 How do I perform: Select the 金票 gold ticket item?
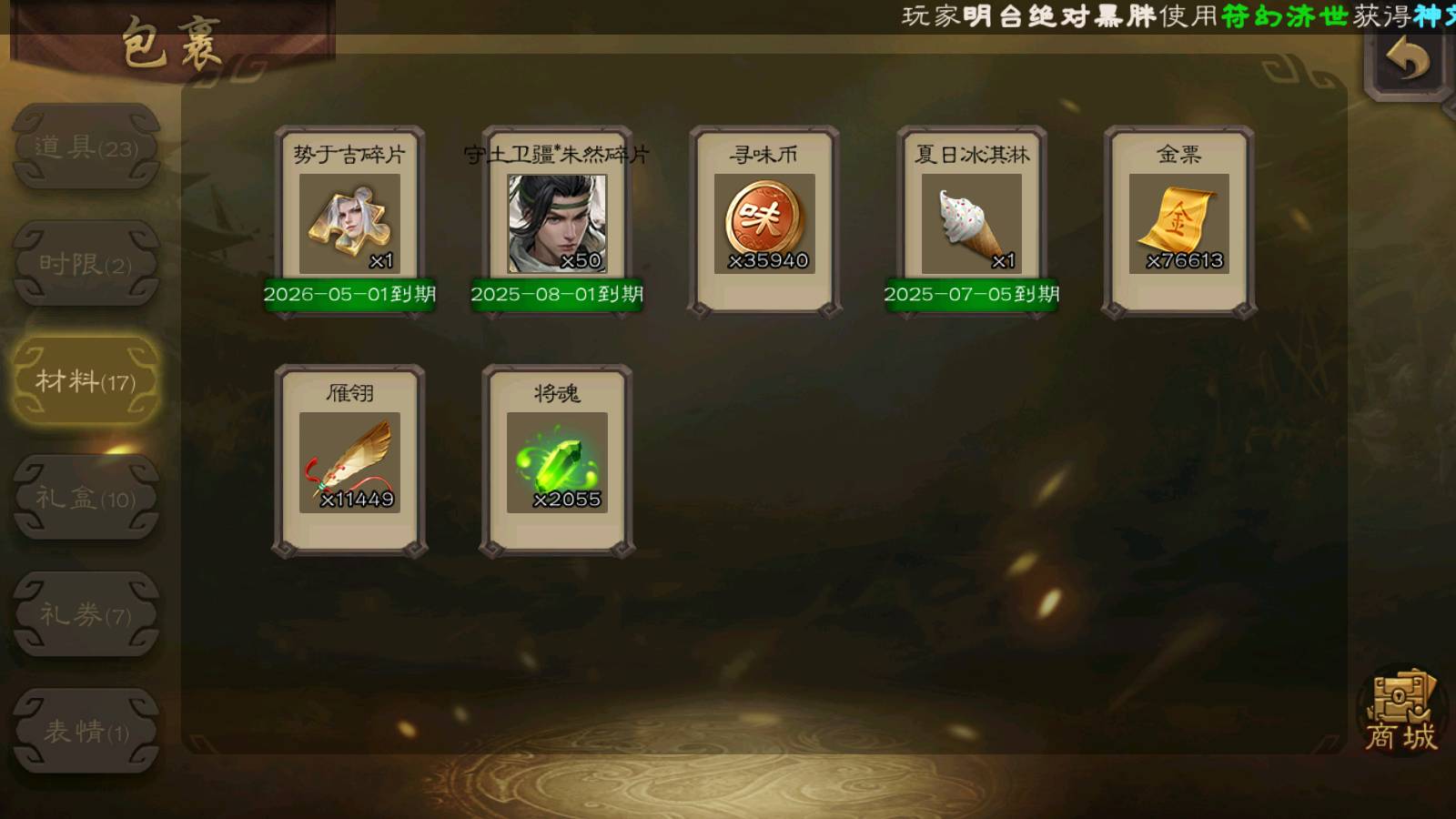coord(1179,223)
